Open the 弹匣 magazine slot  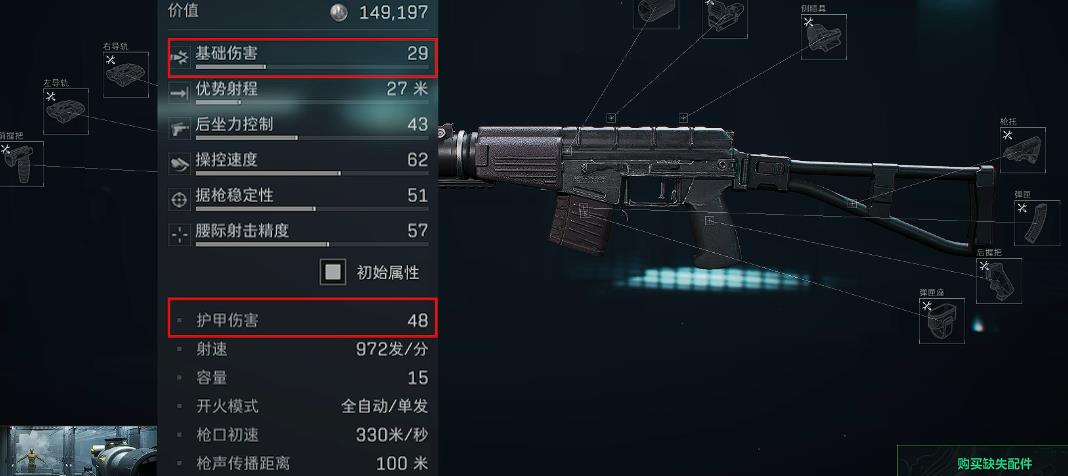pyautogui.click(x=1036, y=223)
